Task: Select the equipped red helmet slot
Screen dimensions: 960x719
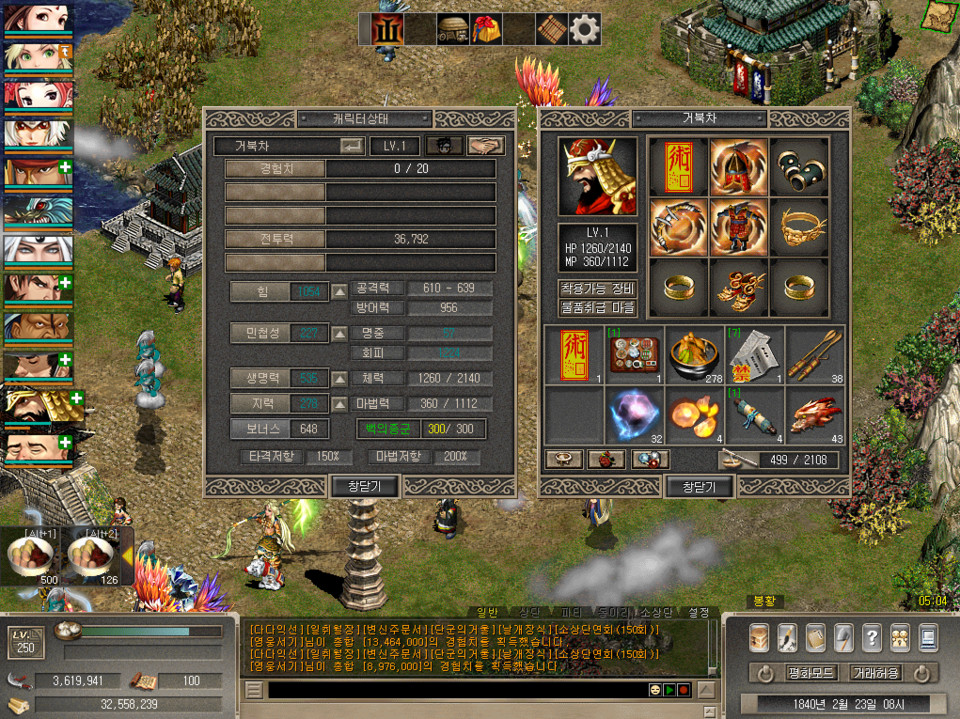Action: click(x=739, y=167)
